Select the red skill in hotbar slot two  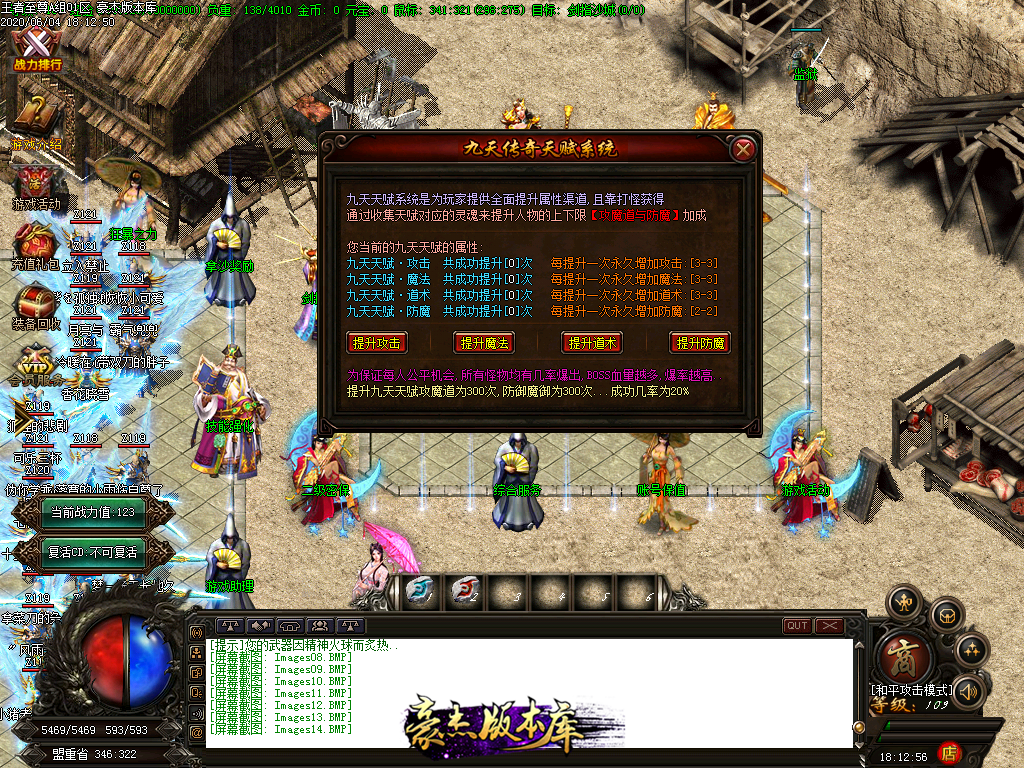click(x=464, y=591)
